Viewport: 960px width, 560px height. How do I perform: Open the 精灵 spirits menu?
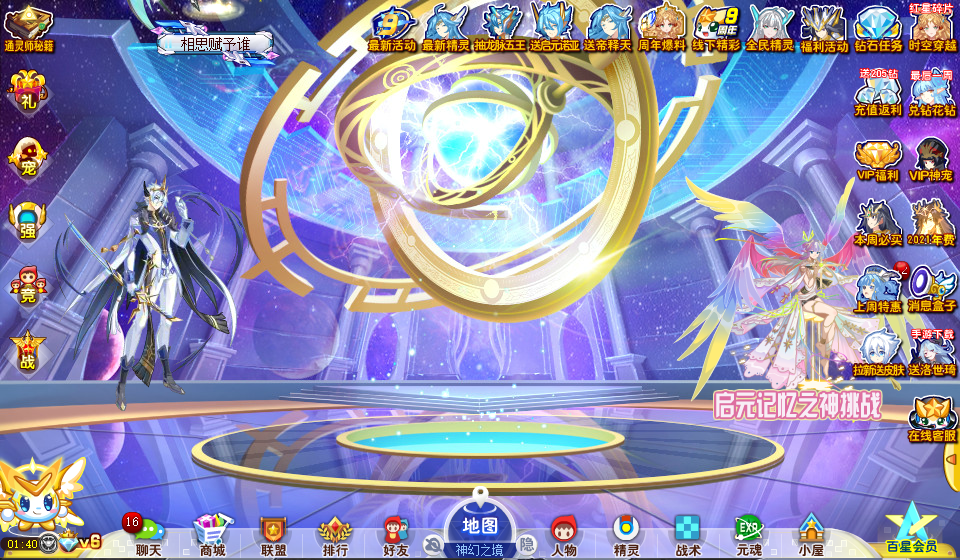tap(626, 535)
